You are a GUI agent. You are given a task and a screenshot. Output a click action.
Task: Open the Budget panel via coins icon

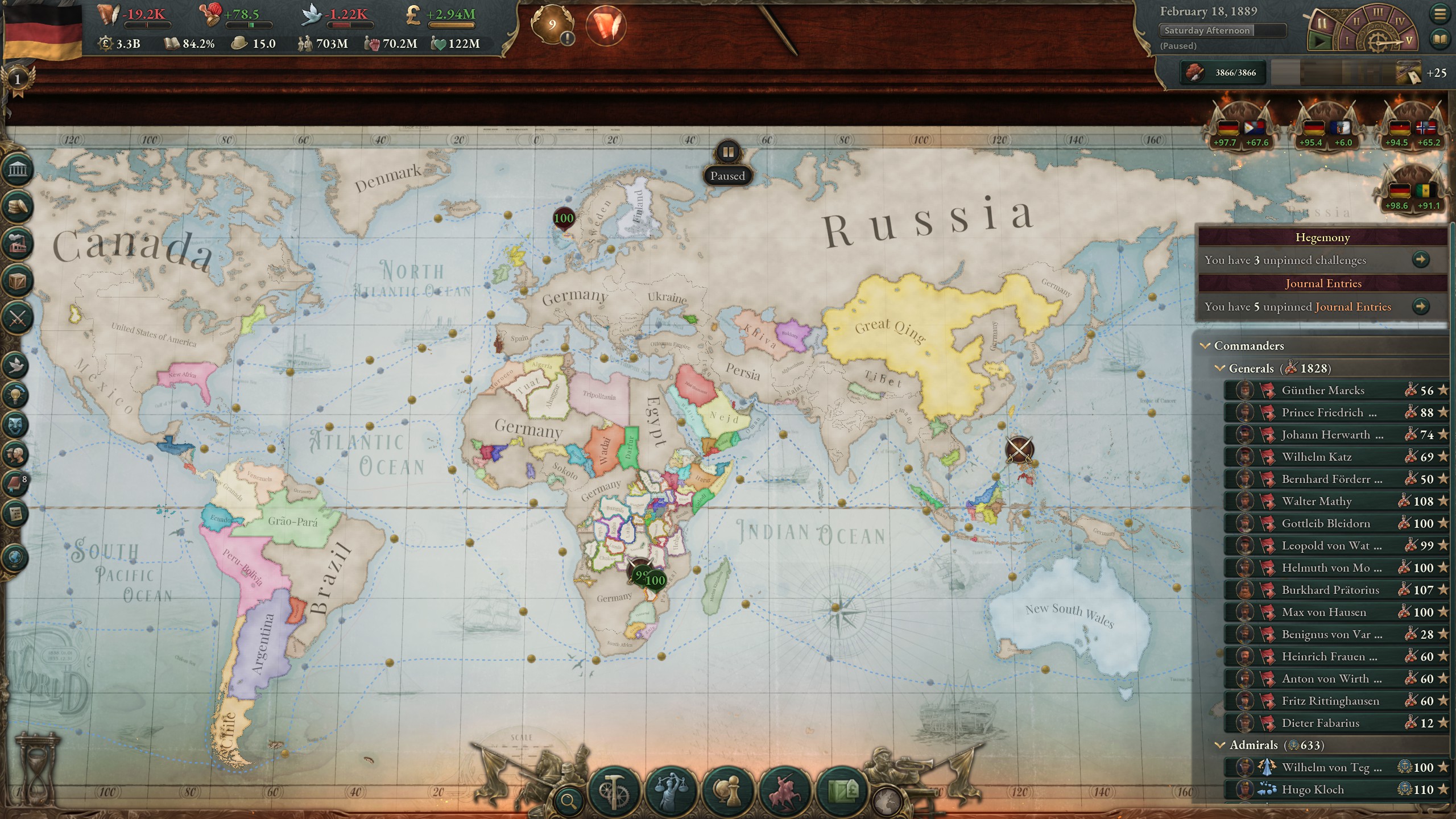[19, 205]
